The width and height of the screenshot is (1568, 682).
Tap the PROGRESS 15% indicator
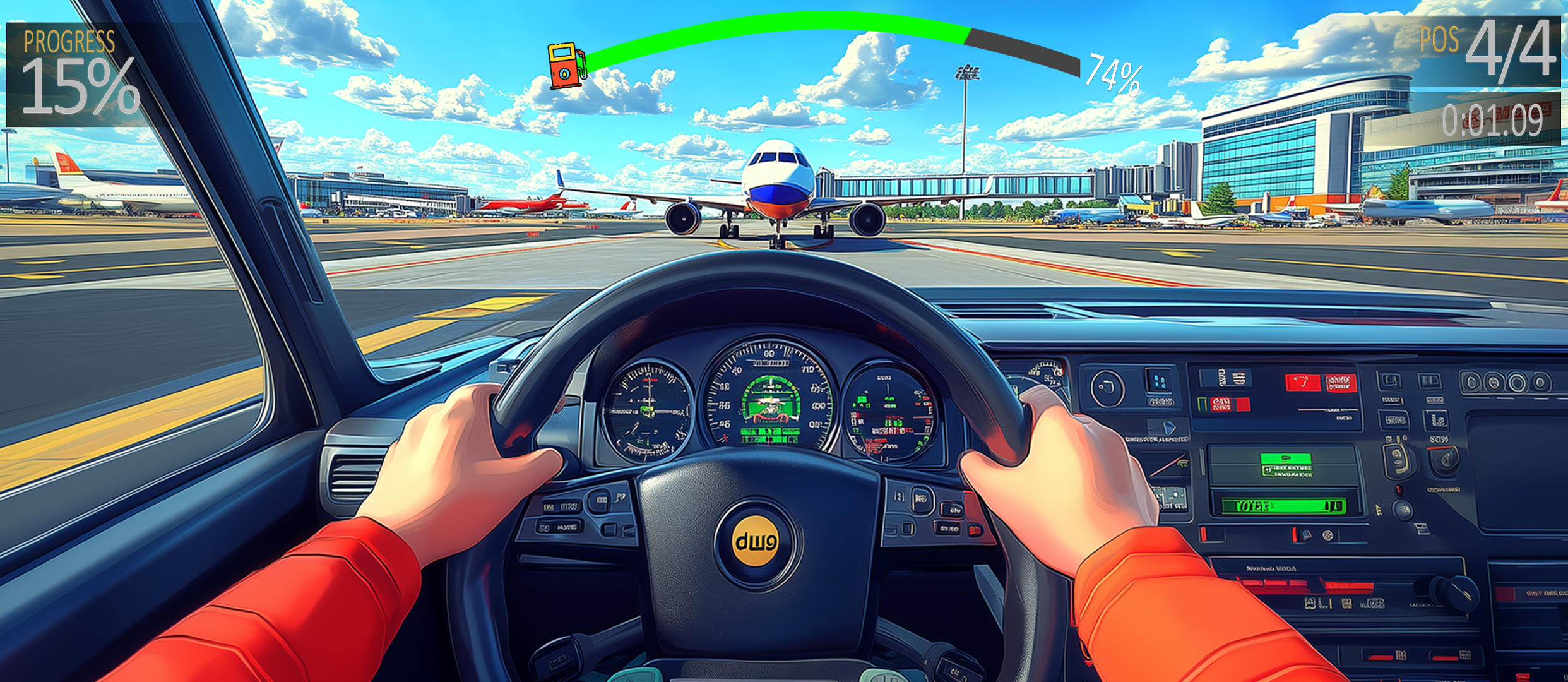(x=73, y=69)
